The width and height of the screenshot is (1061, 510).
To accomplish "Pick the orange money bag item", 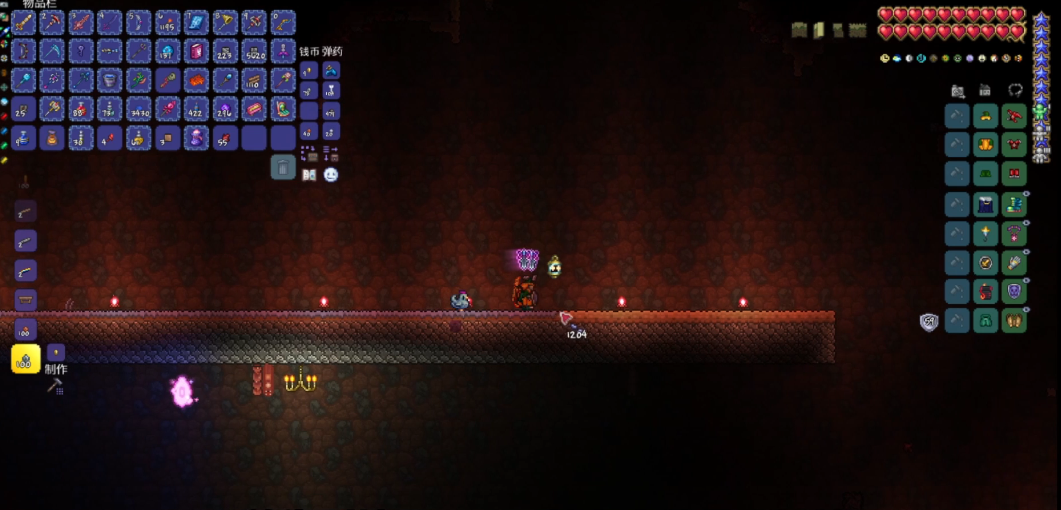I will coord(53,138).
